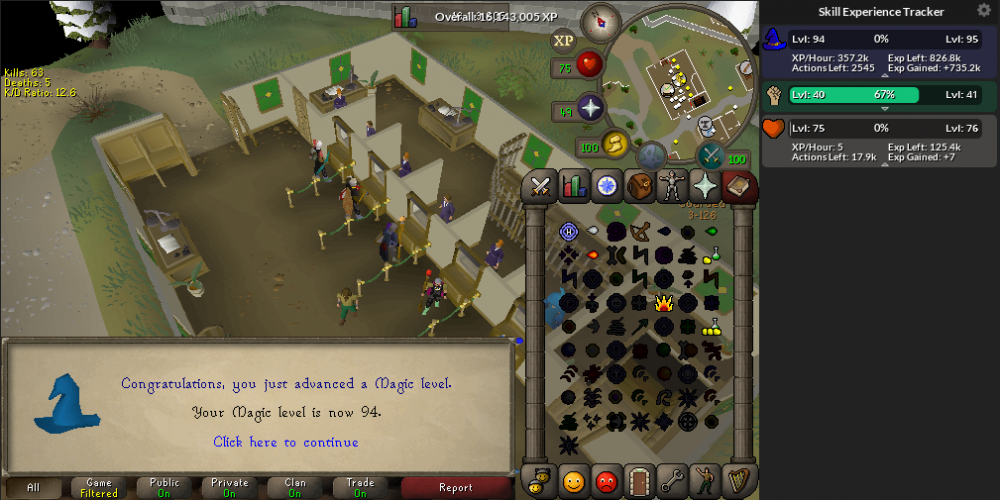Open the Combat Options tab
1000x500 pixels.
click(x=541, y=186)
